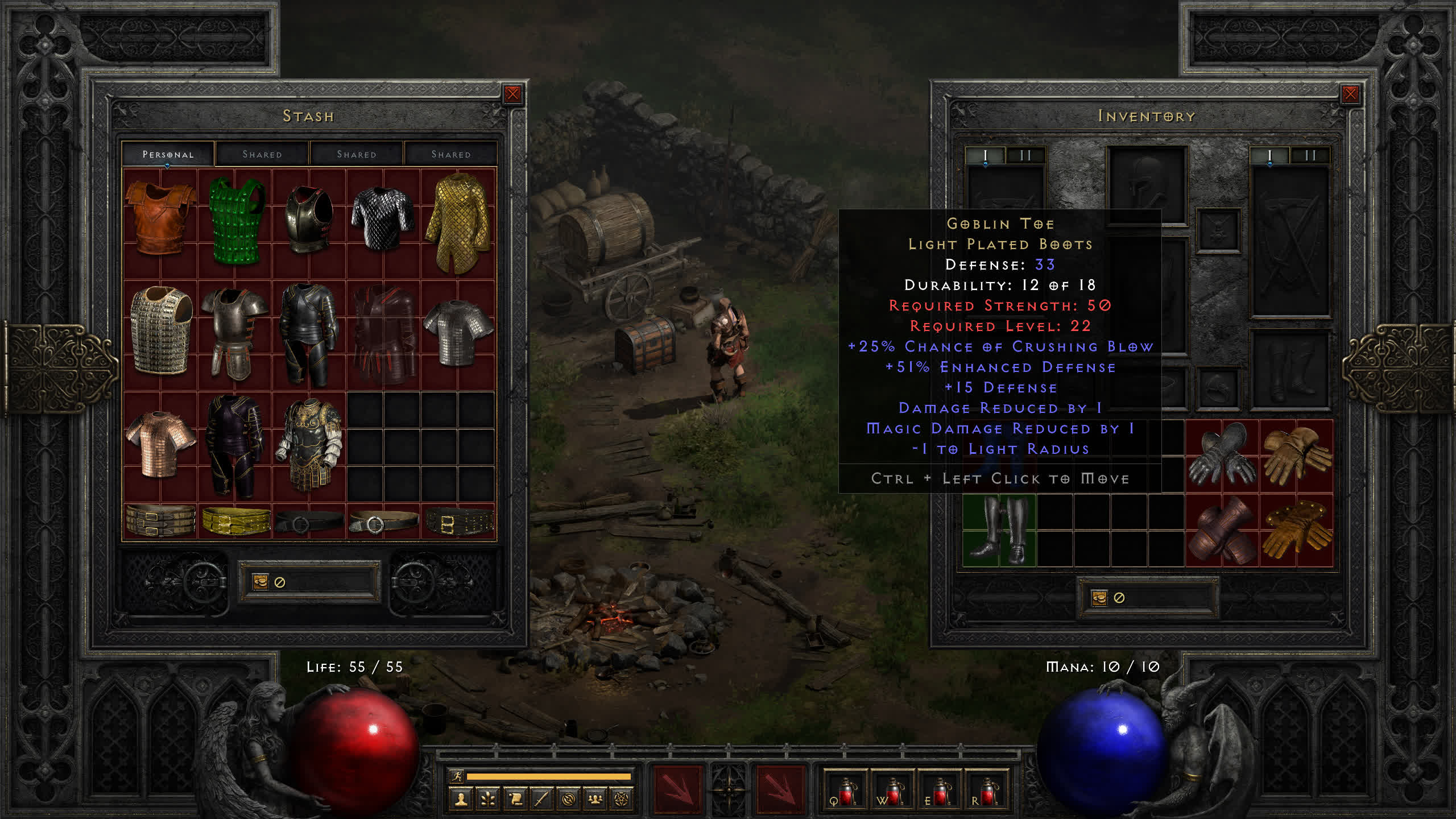Close the Inventory panel
Screen dimensions: 1456x819
pos(1350,94)
